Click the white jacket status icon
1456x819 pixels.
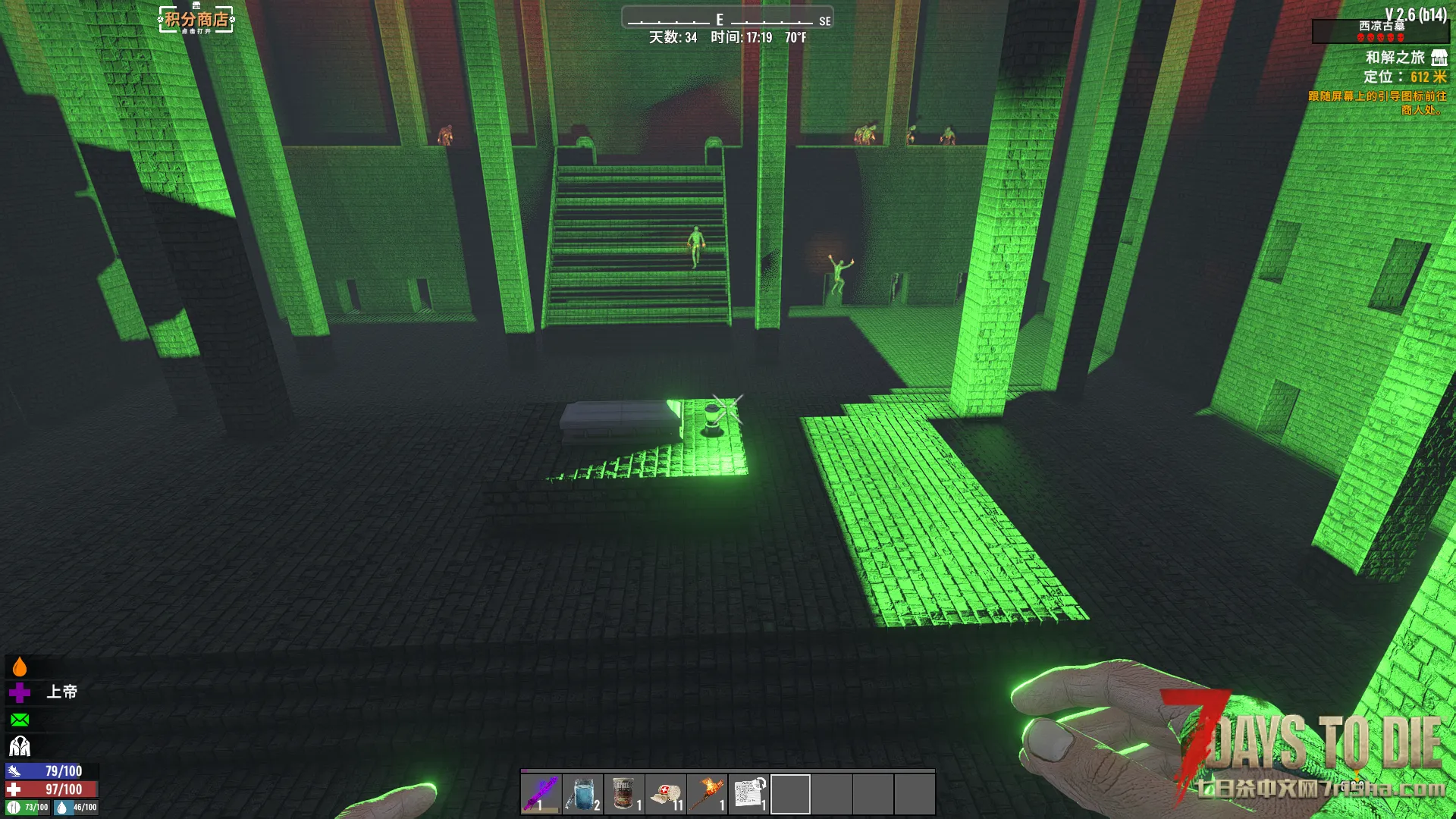[20, 746]
